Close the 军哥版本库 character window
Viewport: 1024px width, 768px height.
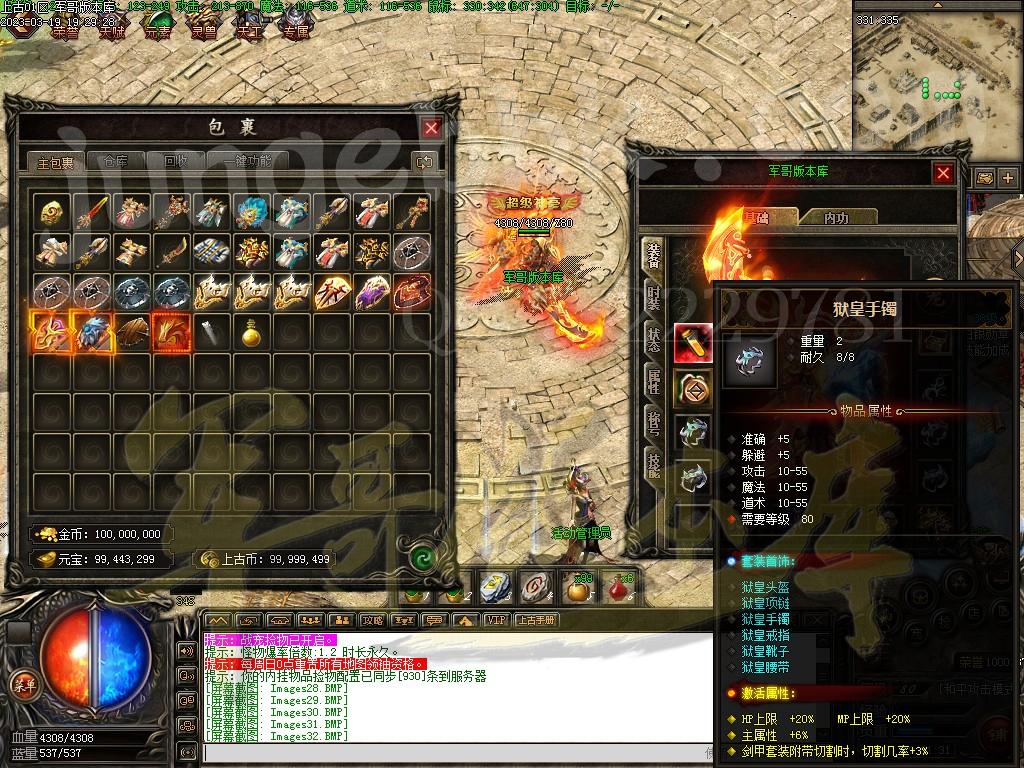943,174
